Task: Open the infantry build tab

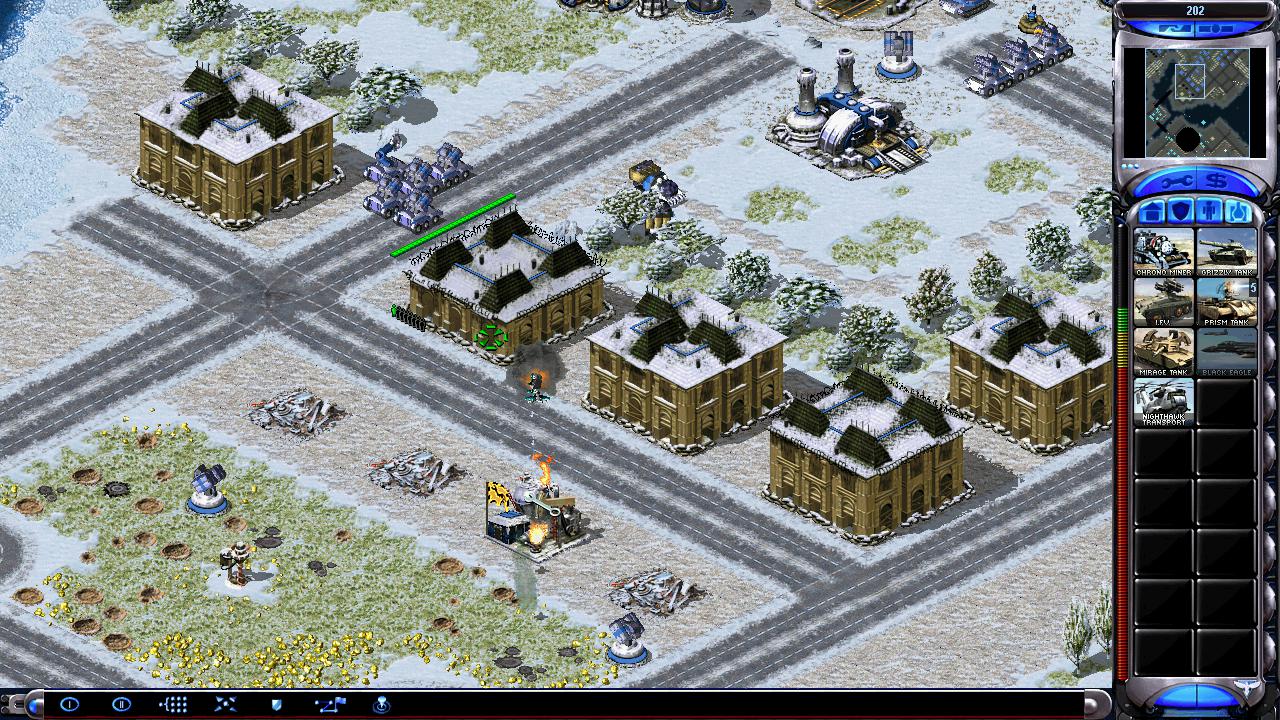Action: point(1209,212)
